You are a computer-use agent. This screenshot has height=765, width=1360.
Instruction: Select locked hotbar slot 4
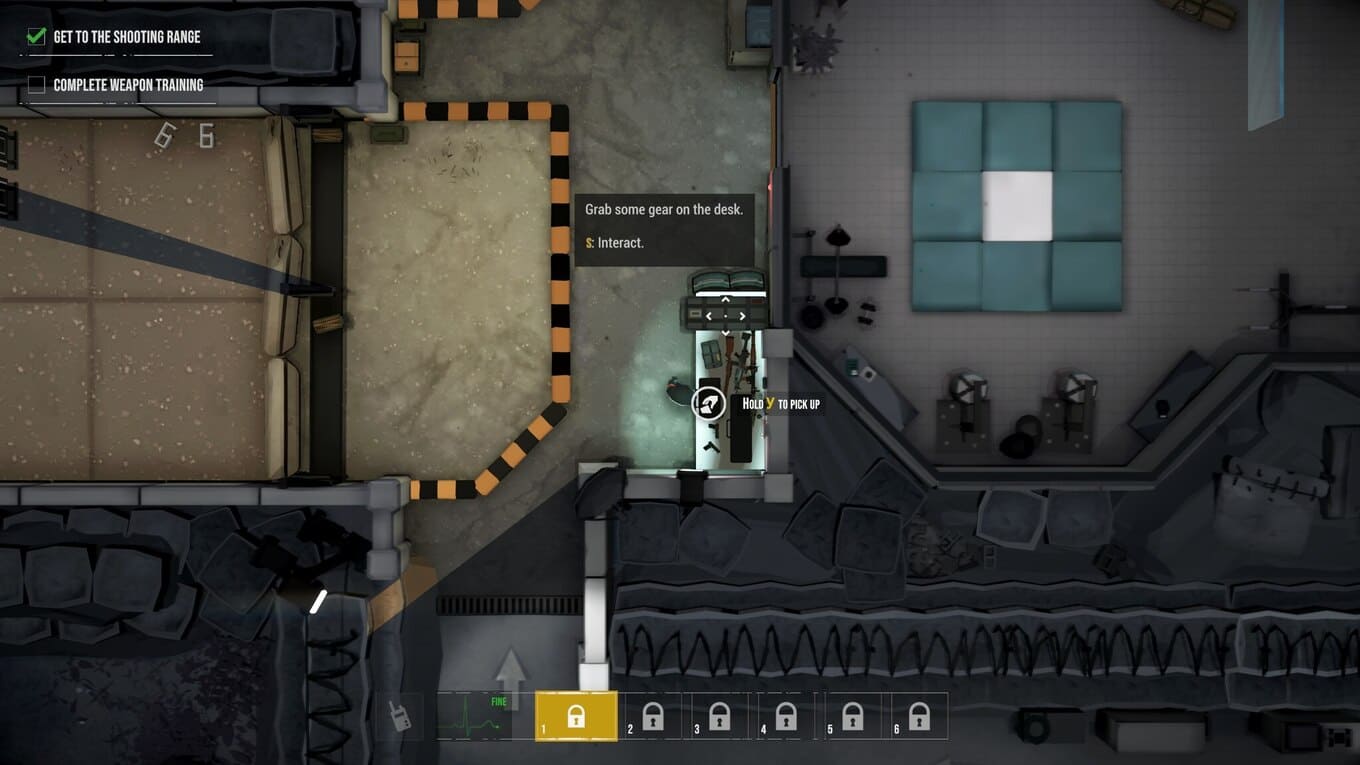click(786, 716)
